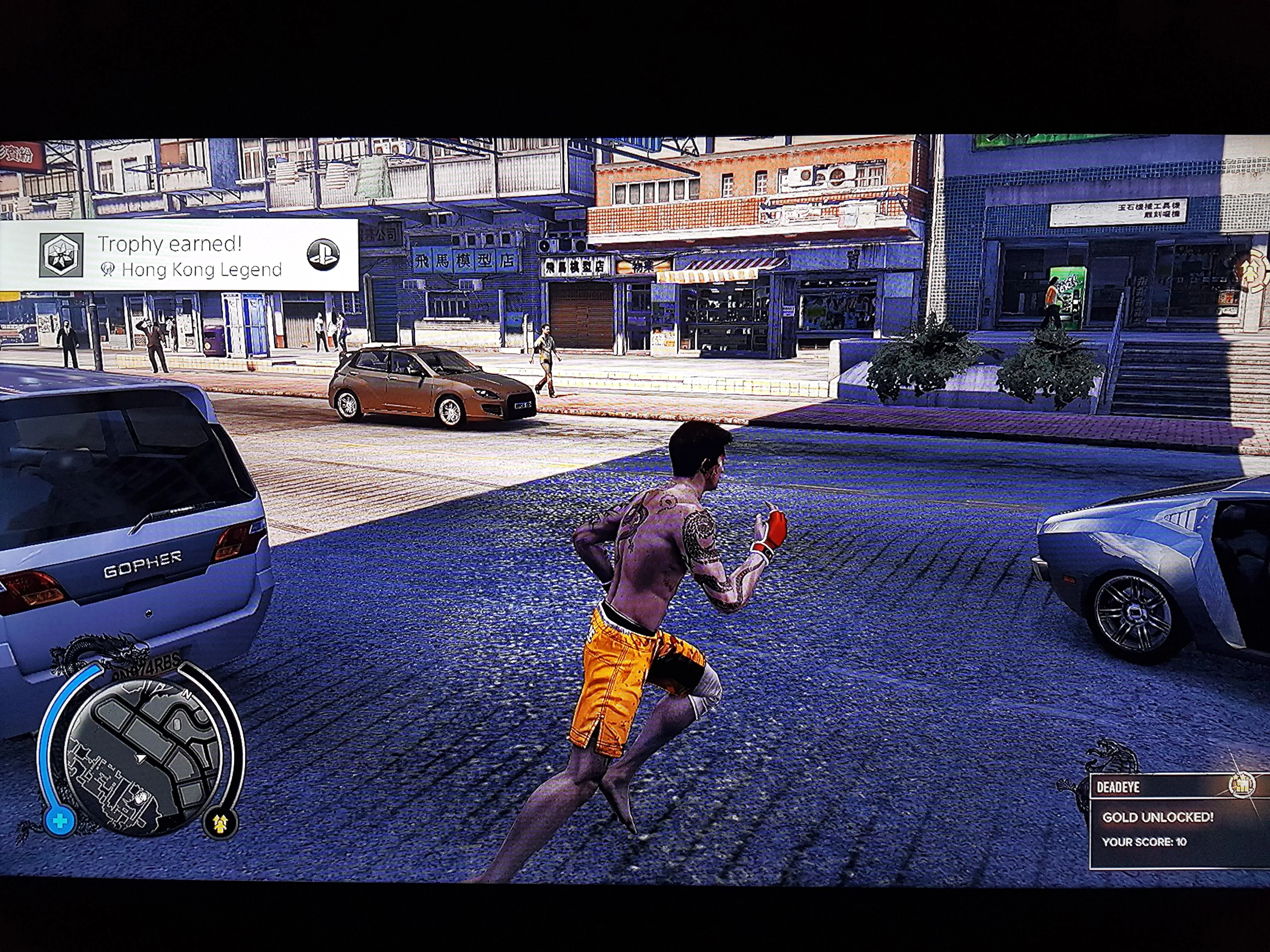Click the yellow face meter icon
Viewport: 1270px width, 952px height.
click(x=220, y=824)
